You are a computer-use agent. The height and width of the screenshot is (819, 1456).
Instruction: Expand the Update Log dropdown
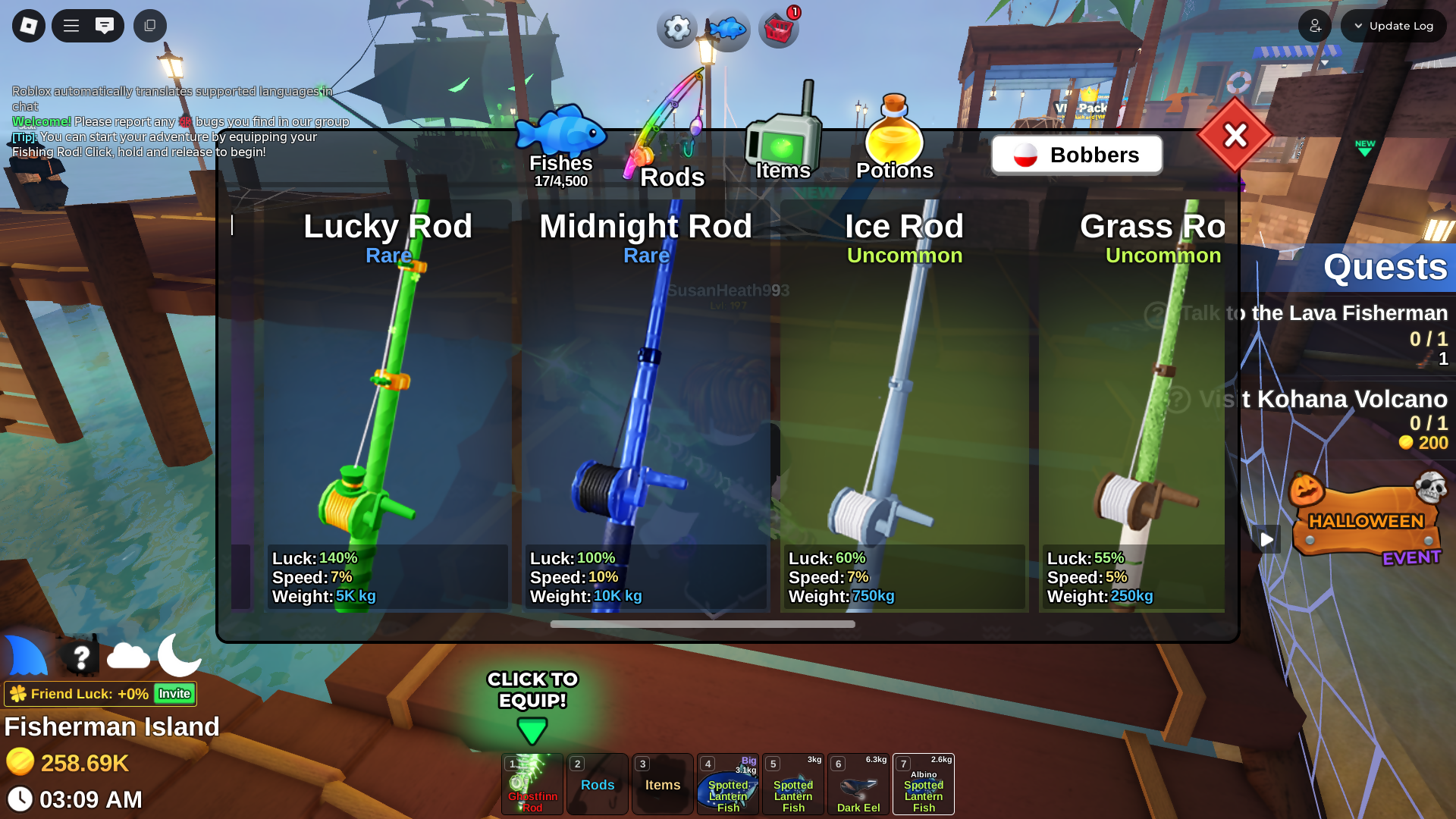click(1393, 26)
